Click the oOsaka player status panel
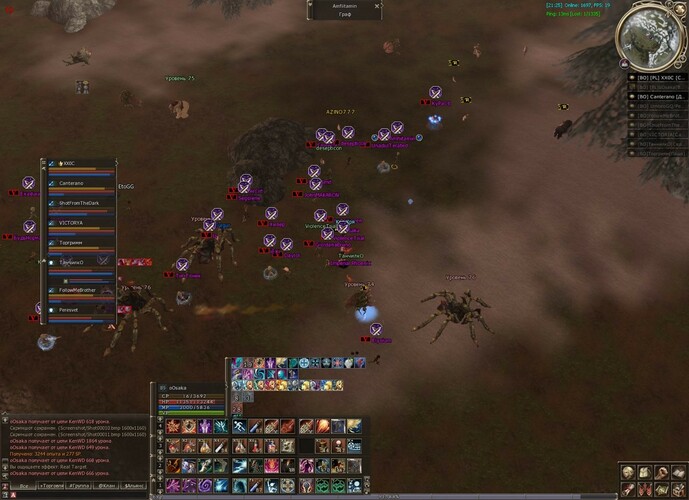This screenshot has width=689, height=500. (x=190, y=397)
